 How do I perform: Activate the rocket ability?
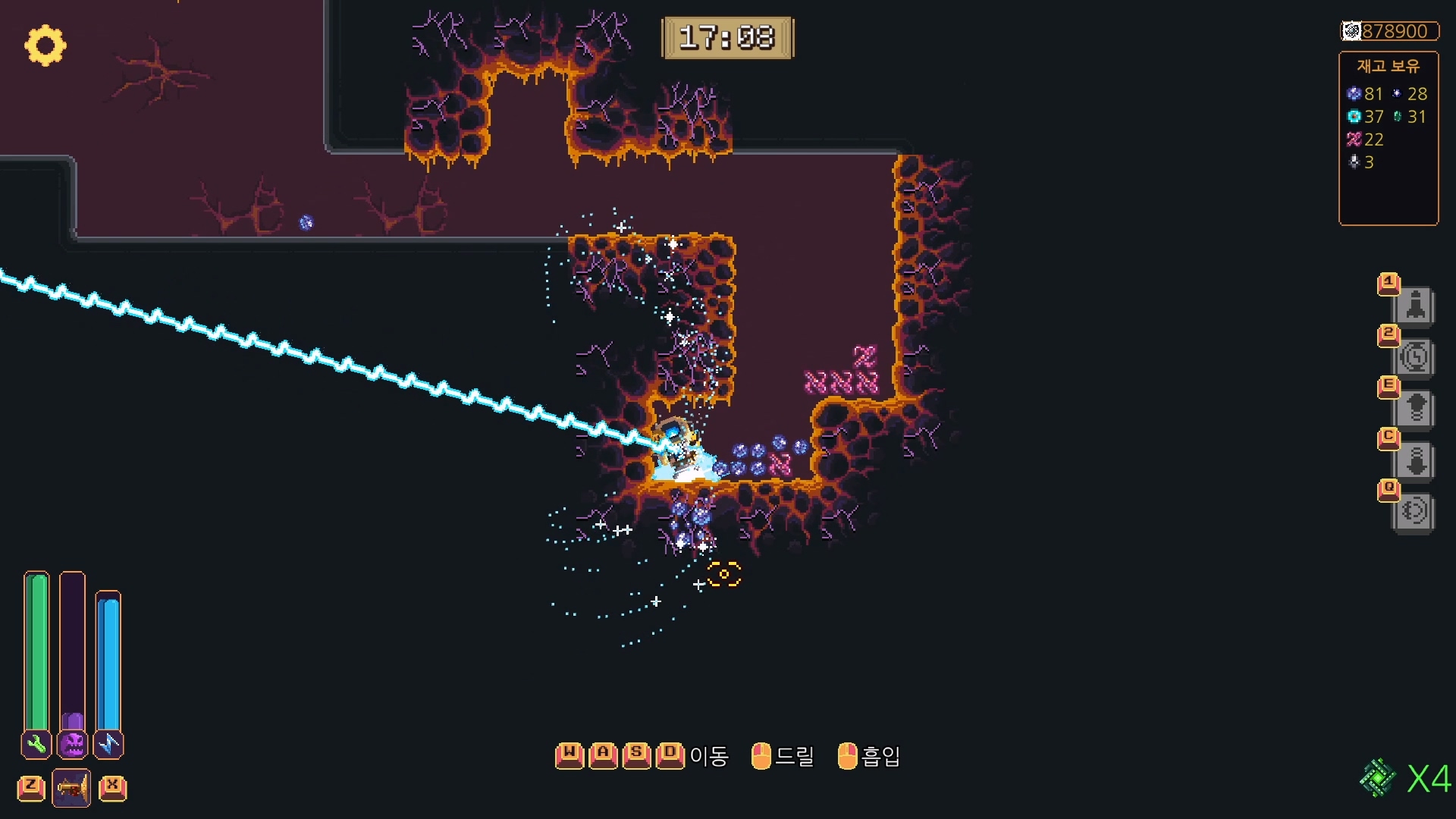coord(1414,306)
